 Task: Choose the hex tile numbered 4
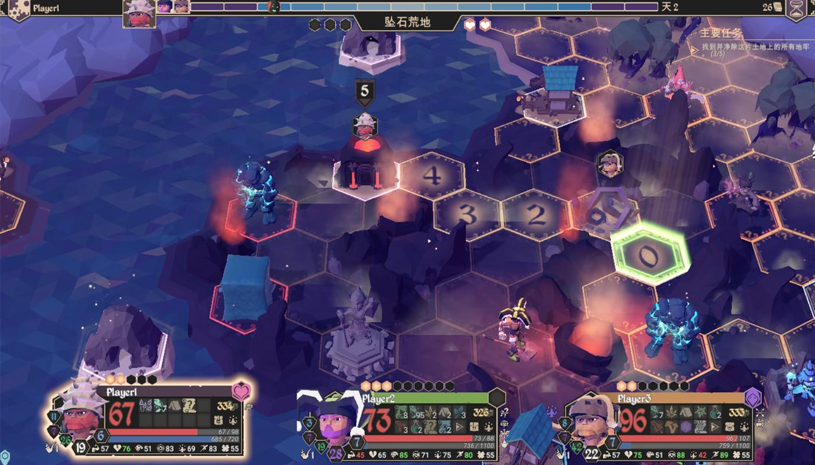[432, 176]
